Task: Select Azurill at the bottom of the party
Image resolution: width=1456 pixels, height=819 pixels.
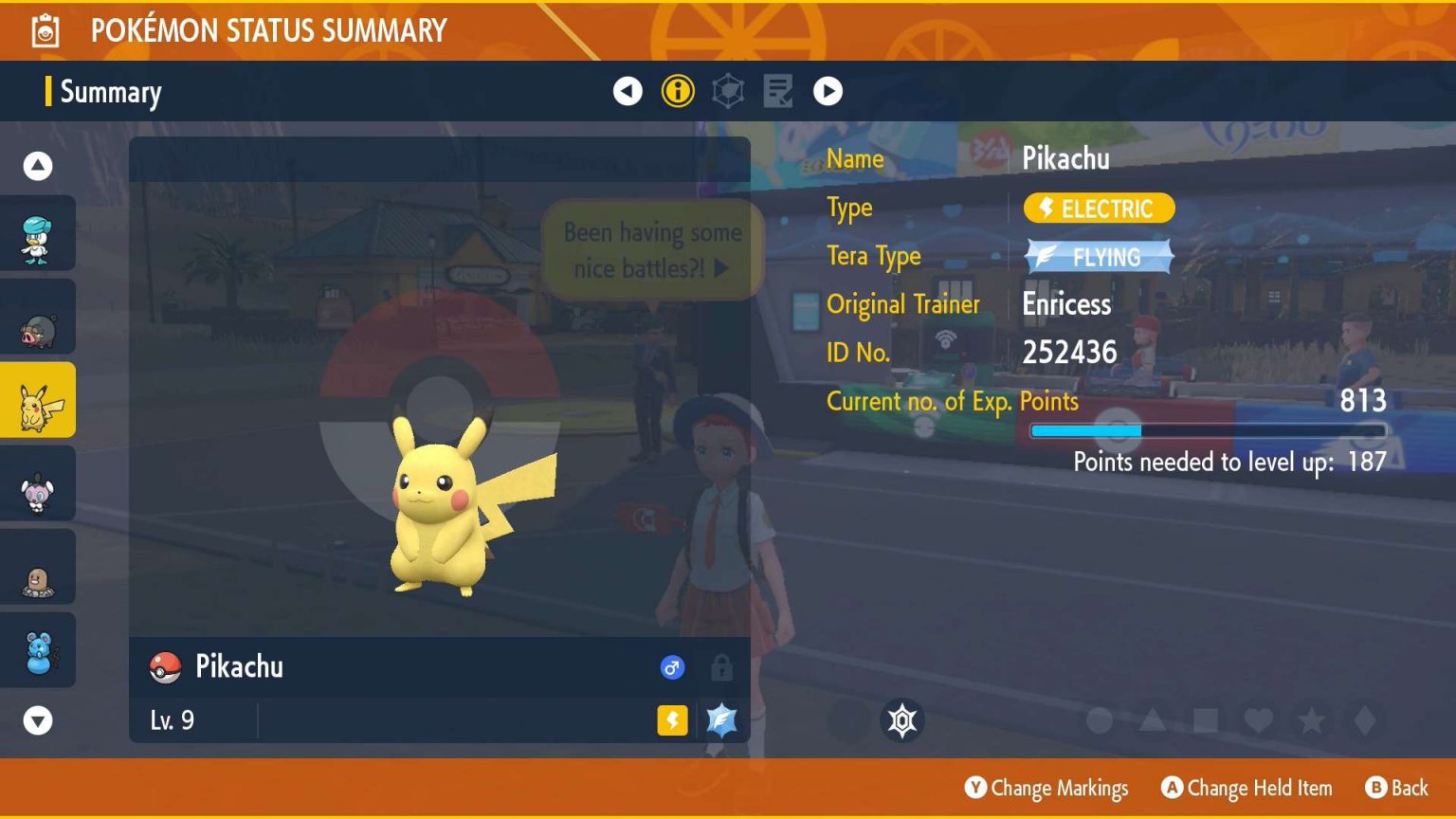Action: (x=38, y=650)
